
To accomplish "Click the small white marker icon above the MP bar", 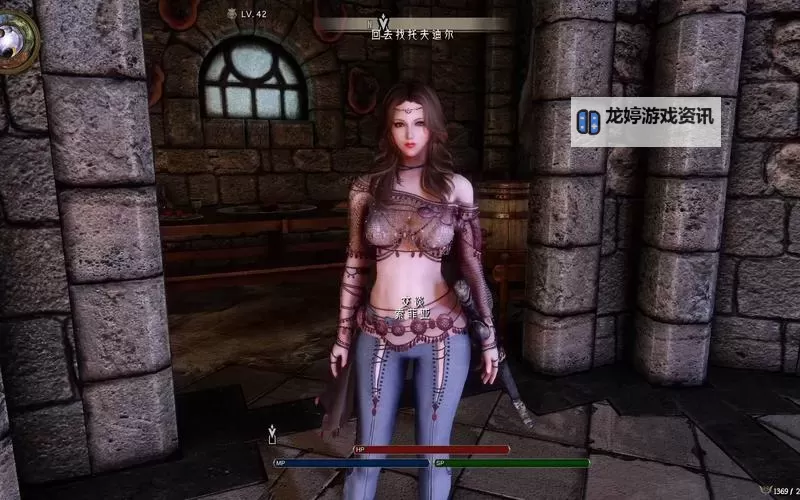I will pyautogui.click(x=272, y=434).
